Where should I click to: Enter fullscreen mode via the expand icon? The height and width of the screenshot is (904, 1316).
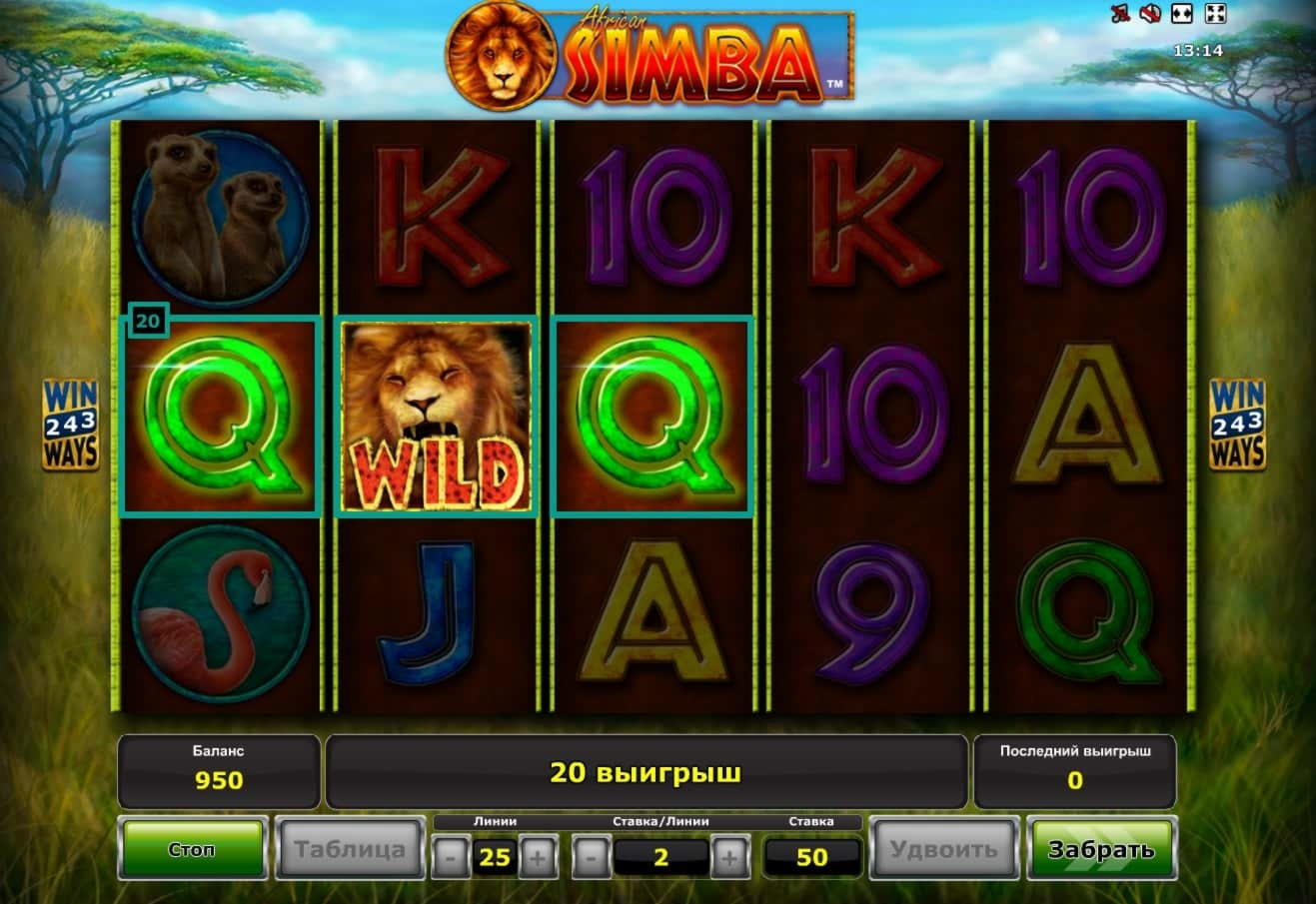(1214, 13)
